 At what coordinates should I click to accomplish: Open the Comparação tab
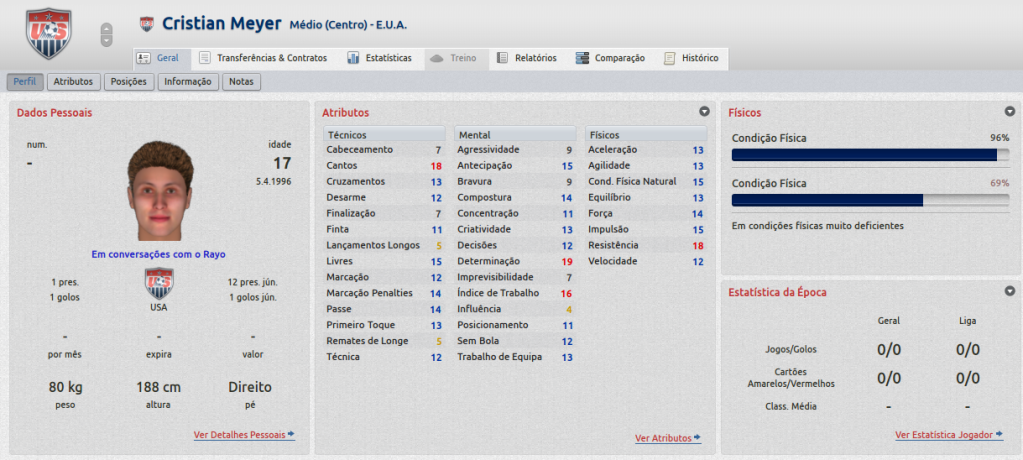pos(610,58)
